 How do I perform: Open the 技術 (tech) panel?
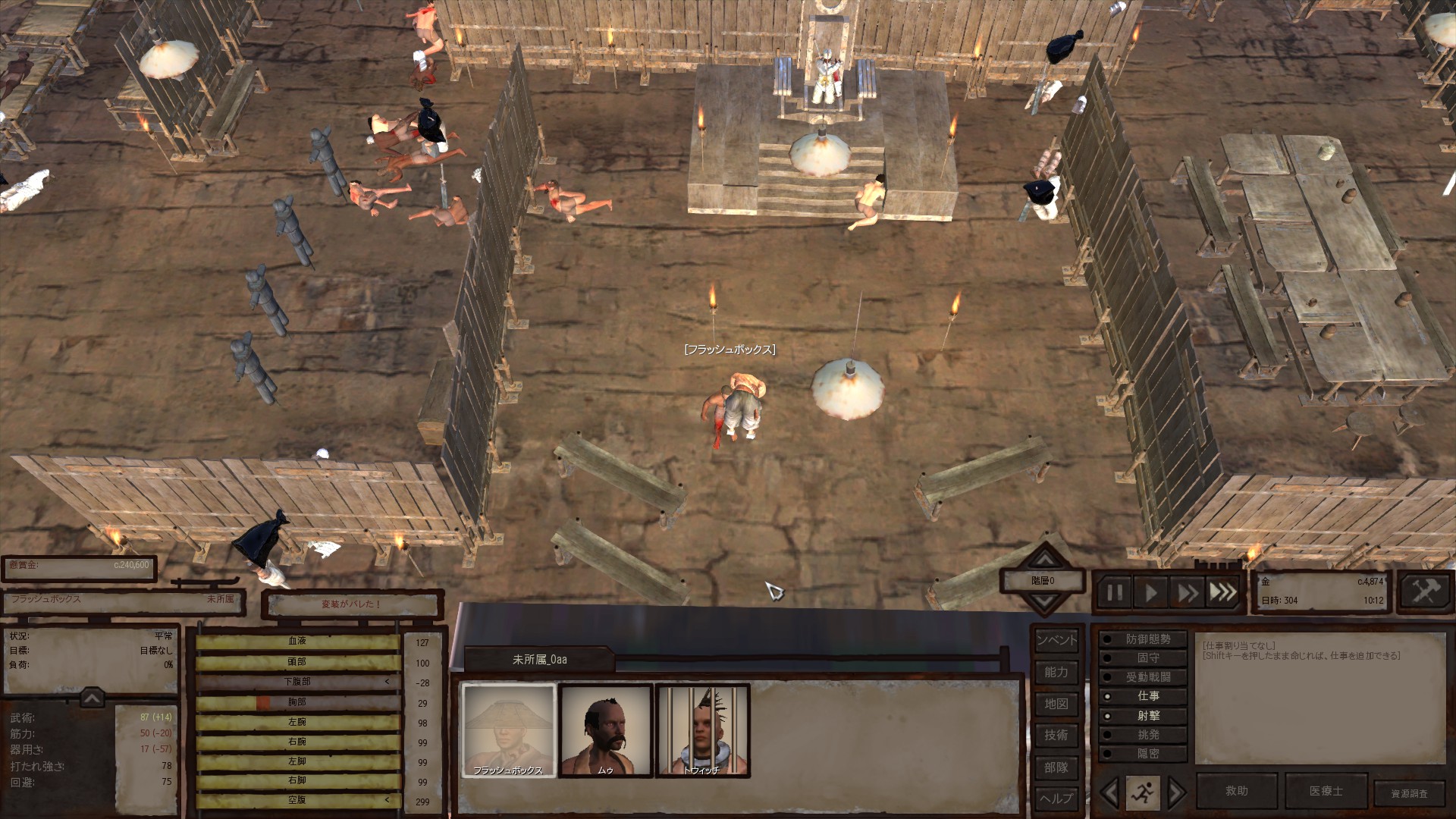[x=1056, y=735]
